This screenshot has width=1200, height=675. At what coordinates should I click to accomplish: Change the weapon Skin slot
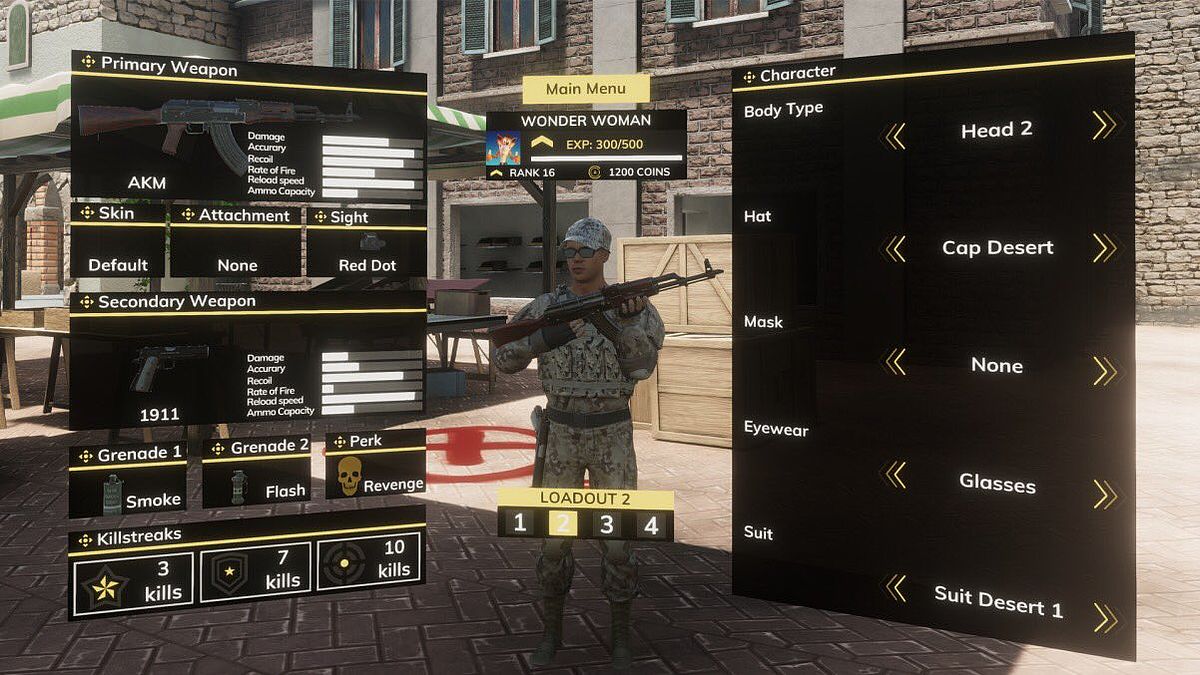point(118,250)
